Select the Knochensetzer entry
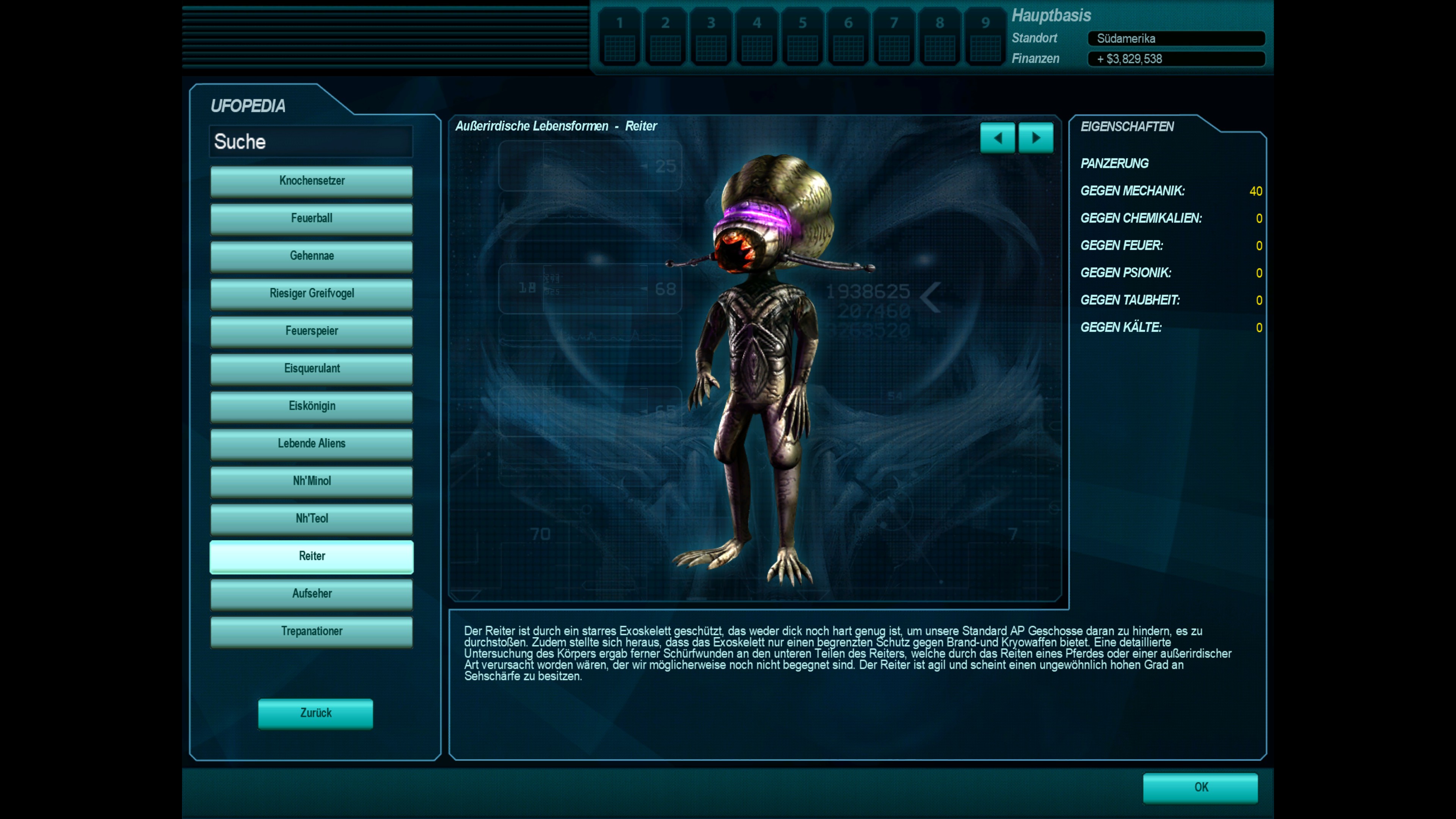The height and width of the screenshot is (819, 1456). (311, 181)
